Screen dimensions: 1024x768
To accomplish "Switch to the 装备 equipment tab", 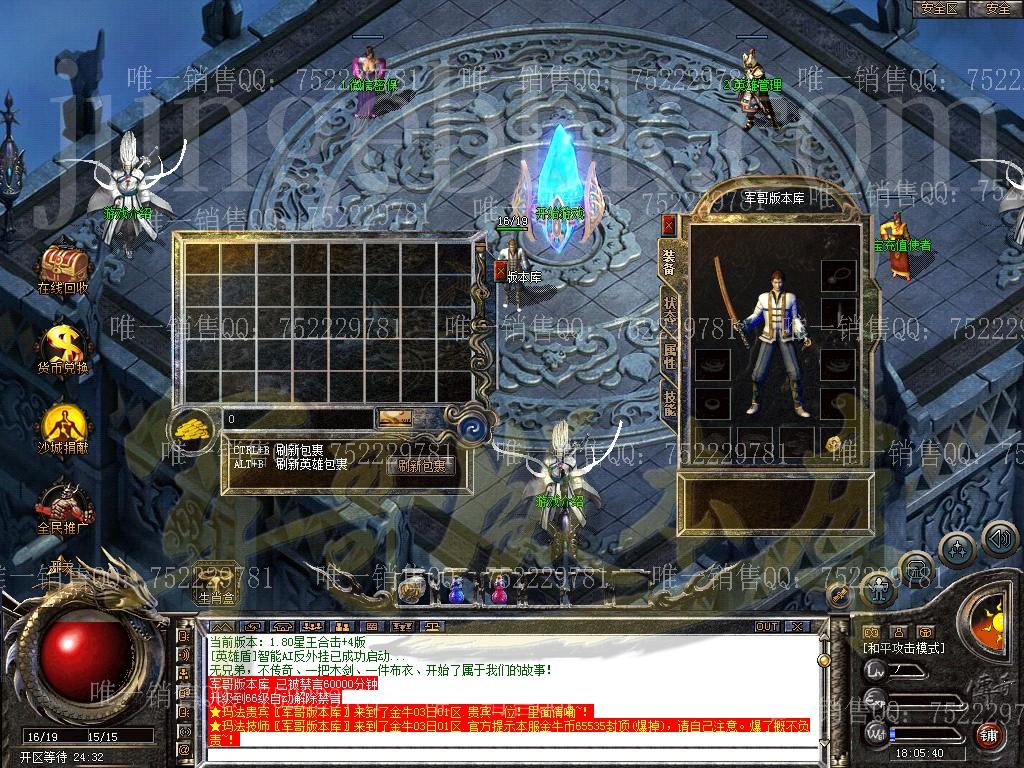I will pyautogui.click(x=669, y=261).
